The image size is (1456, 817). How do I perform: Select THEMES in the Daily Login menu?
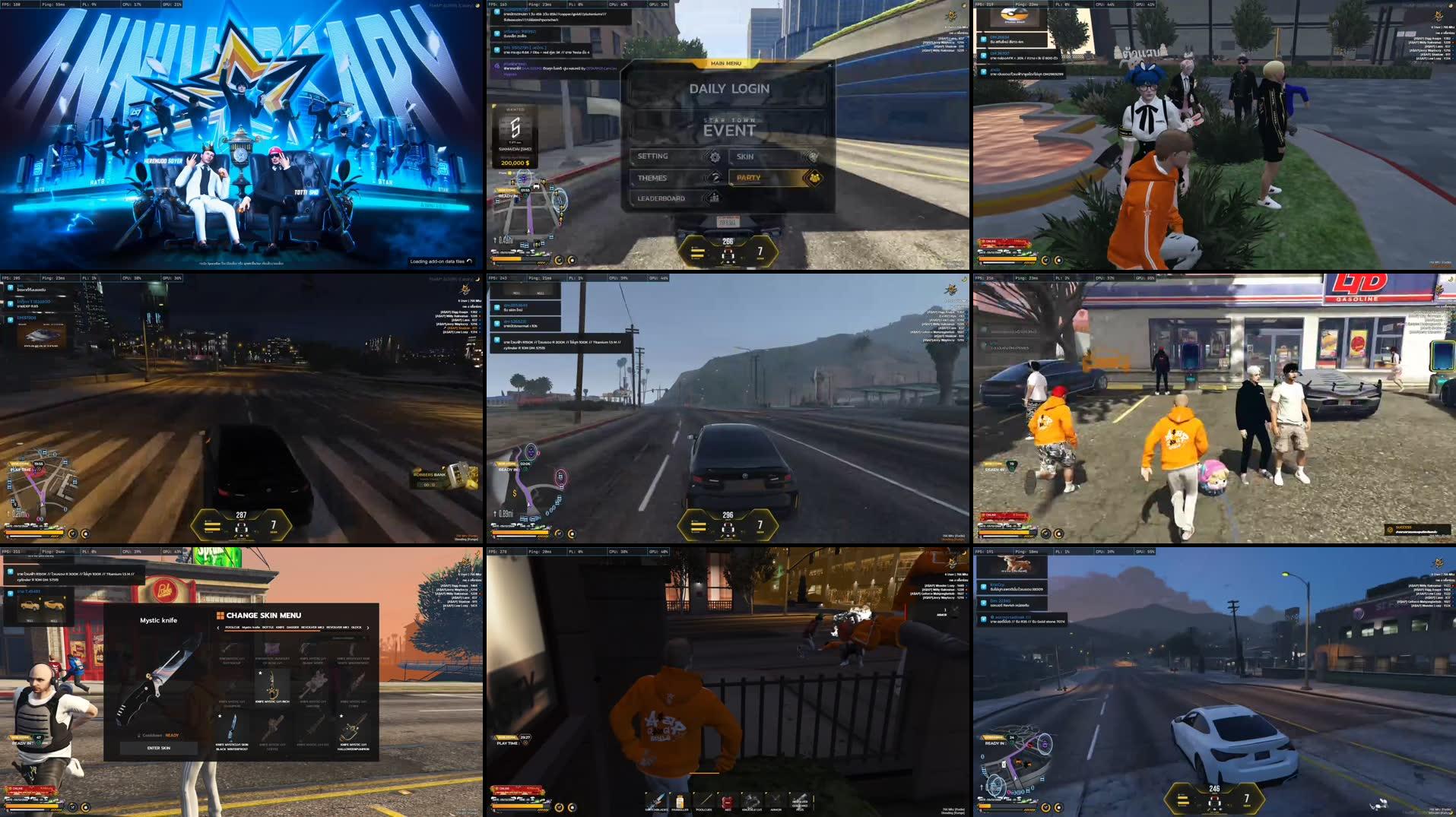click(652, 178)
